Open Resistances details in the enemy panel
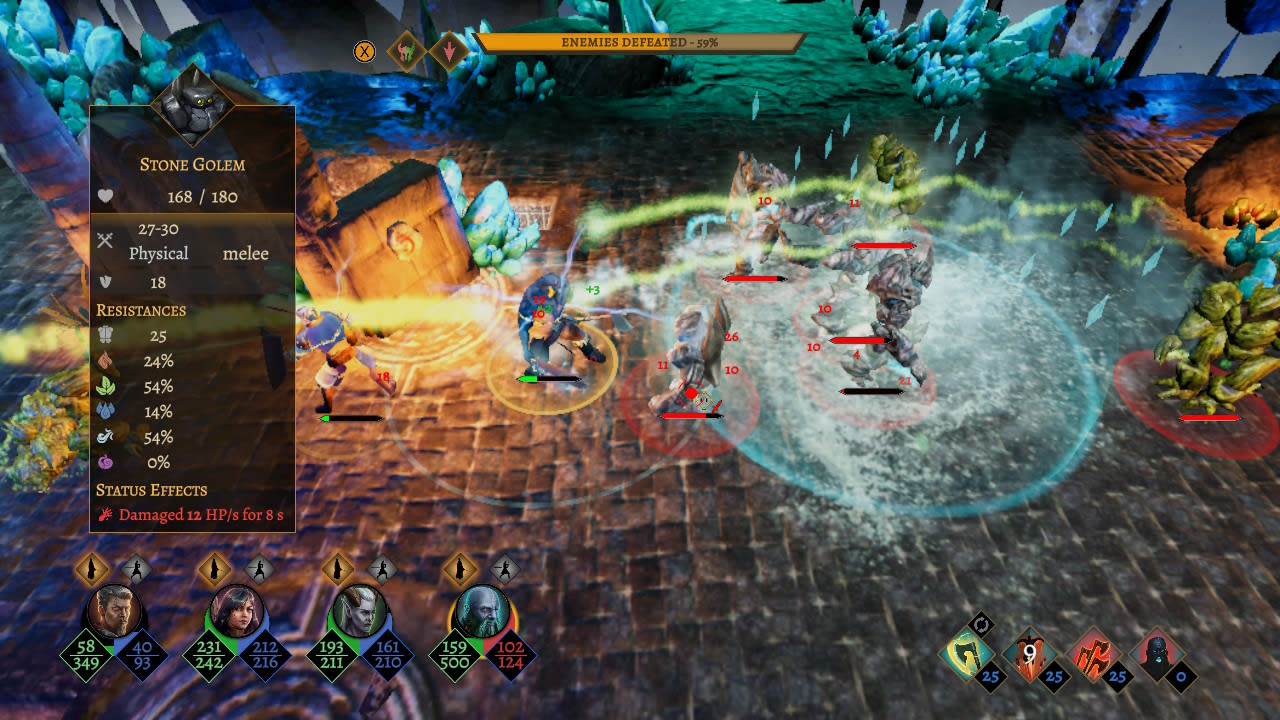 [140, 311]
